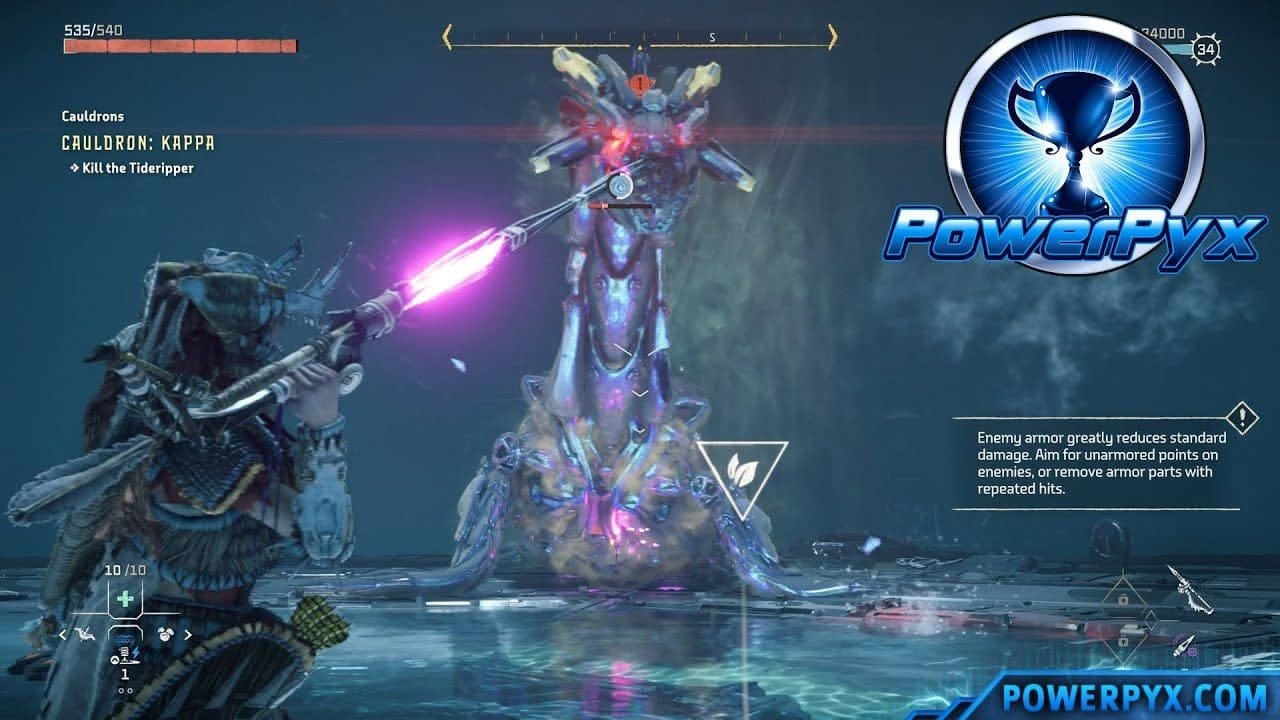Open the arrow crafting gear icon
Image resolution: width=1280 pixels, height=720 pixels.
tap(1185, 645)
